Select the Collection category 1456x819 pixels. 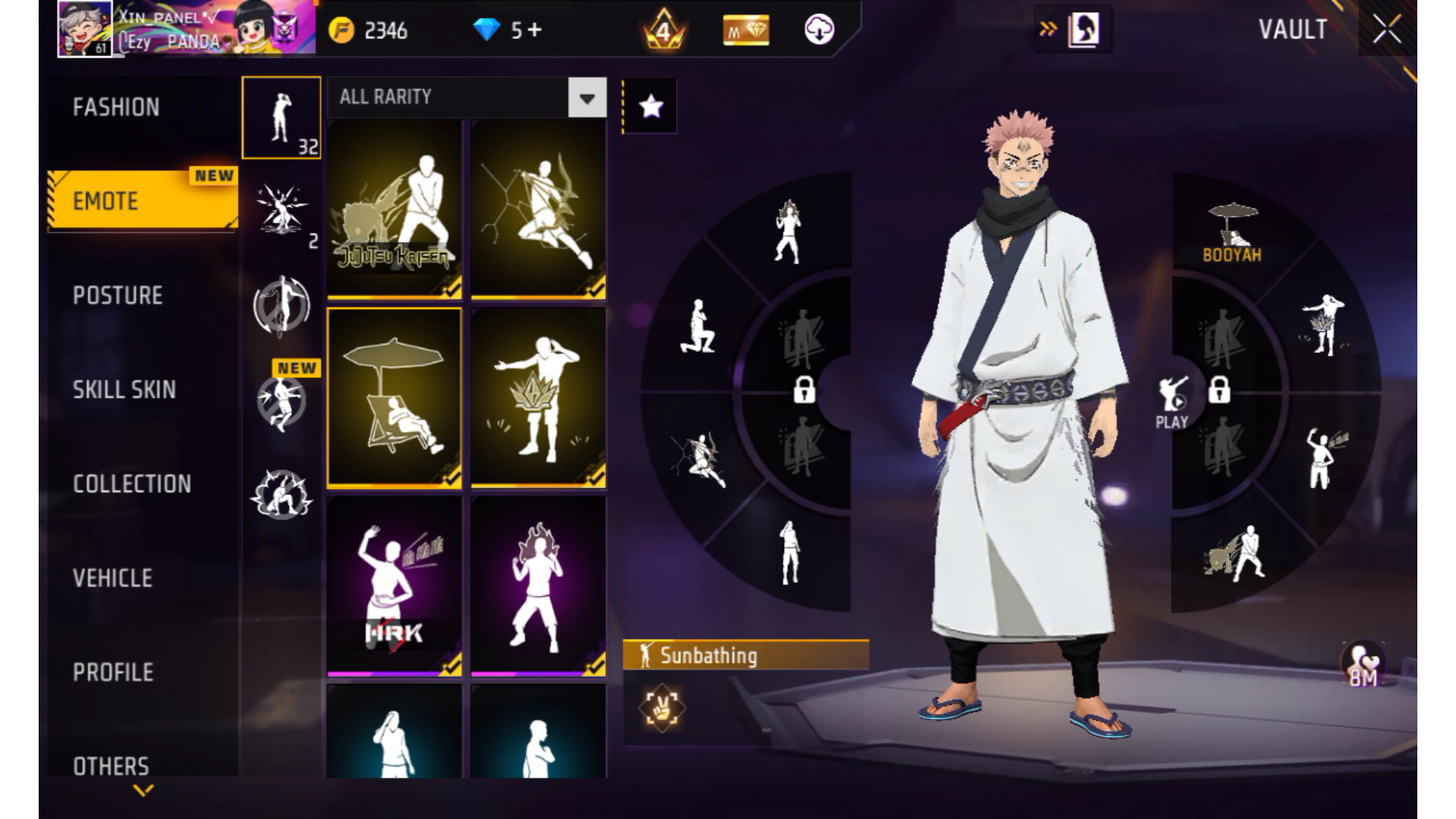point(132,484)
